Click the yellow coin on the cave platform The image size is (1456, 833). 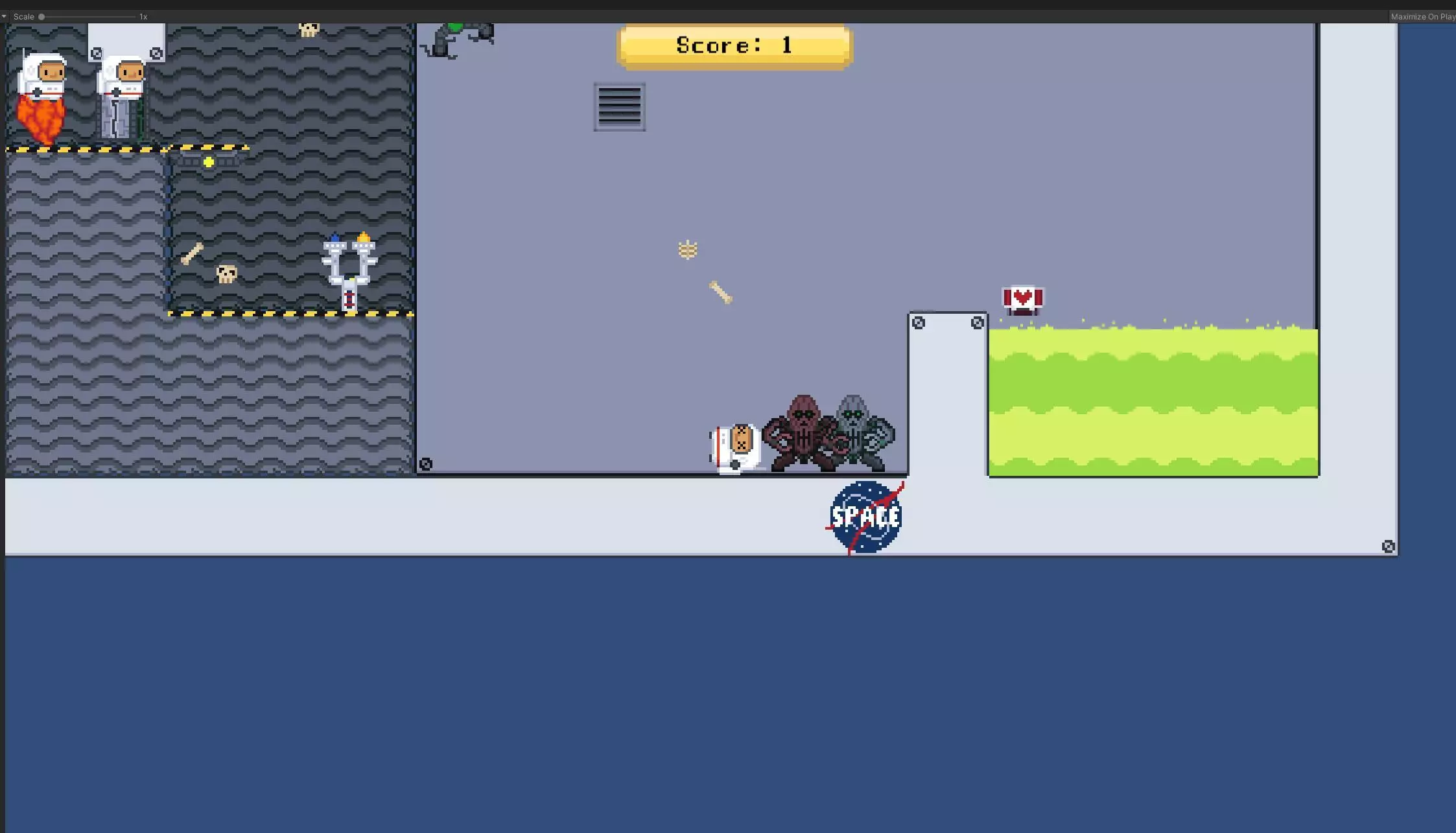click(207, 163)
